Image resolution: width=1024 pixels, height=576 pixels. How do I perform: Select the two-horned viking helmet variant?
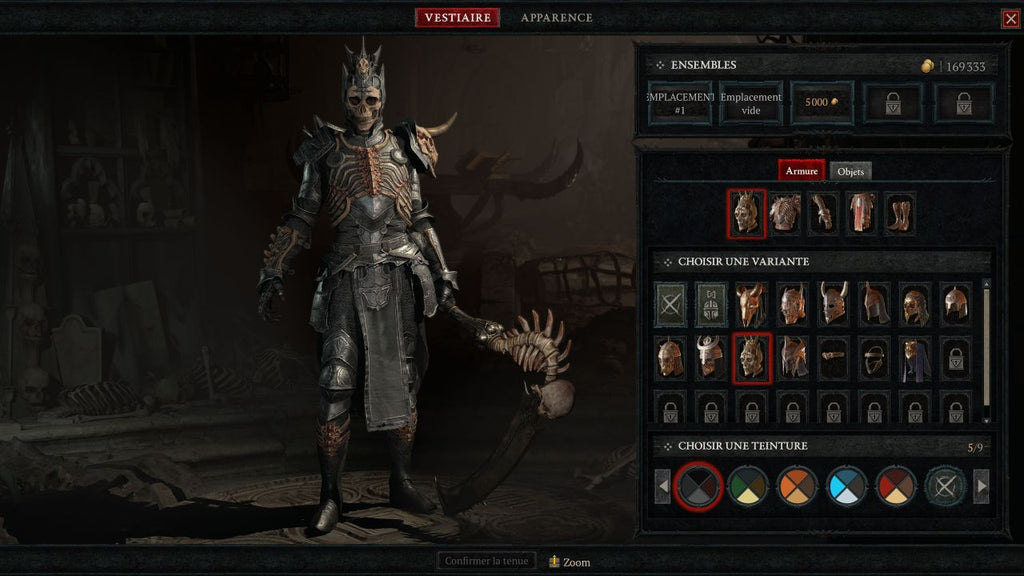(x=833, y=304)
